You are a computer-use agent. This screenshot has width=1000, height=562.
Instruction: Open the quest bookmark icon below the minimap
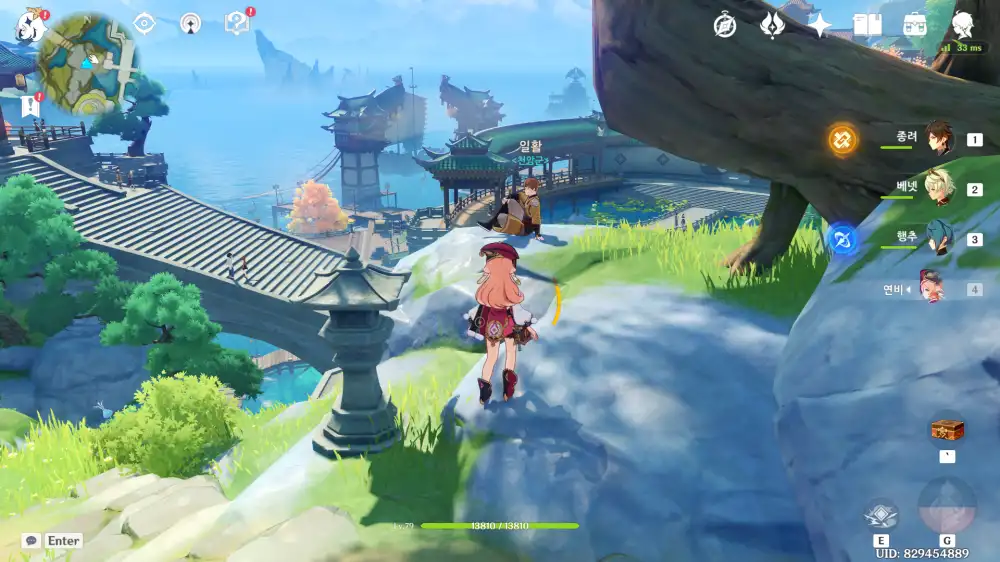30,106
